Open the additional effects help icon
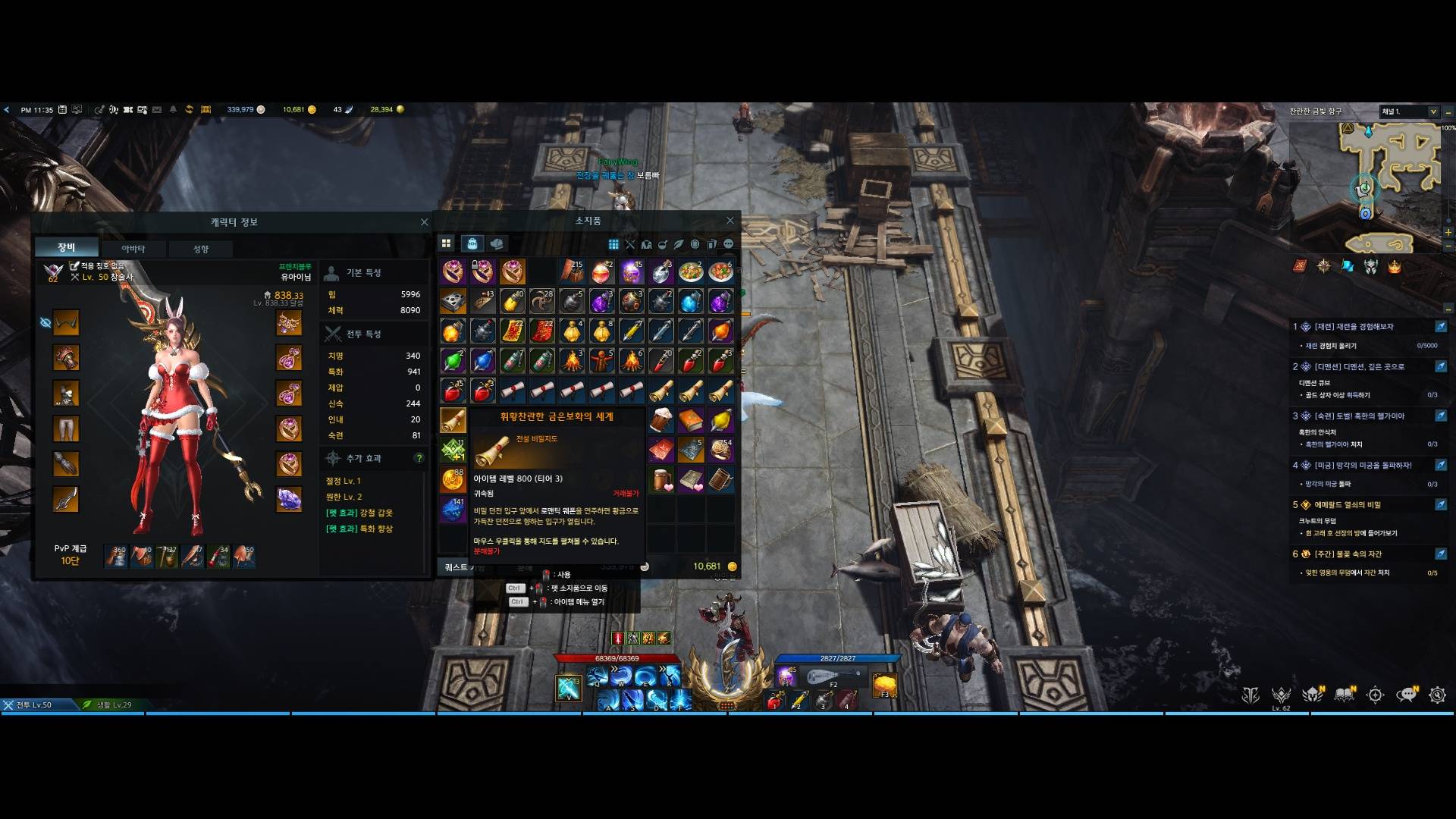 [x=419, y=458]
